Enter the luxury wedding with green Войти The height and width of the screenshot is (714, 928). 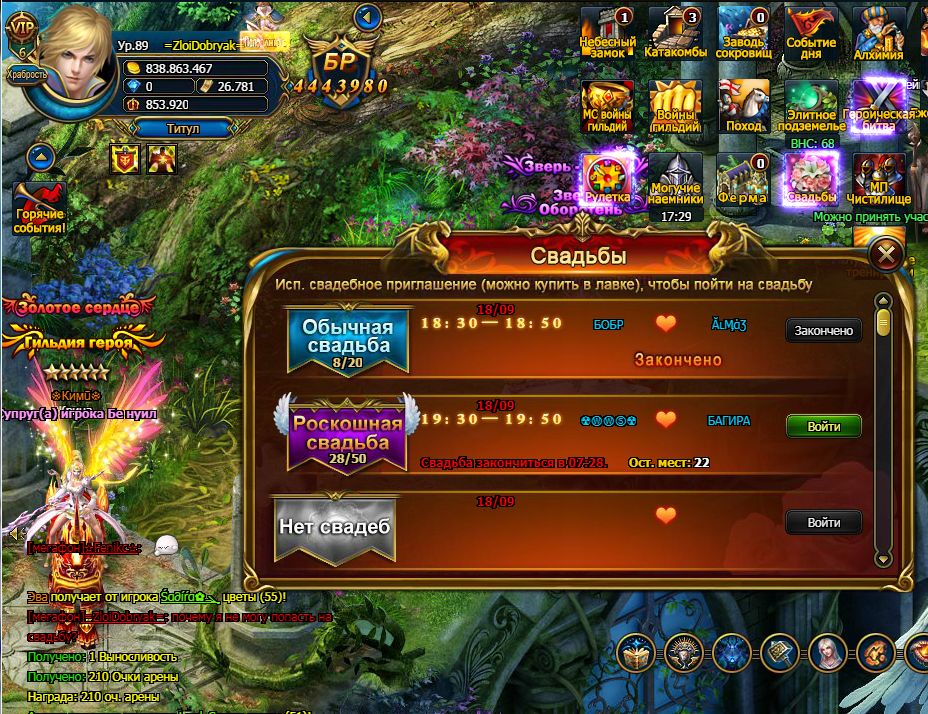[x=823, y=426]
